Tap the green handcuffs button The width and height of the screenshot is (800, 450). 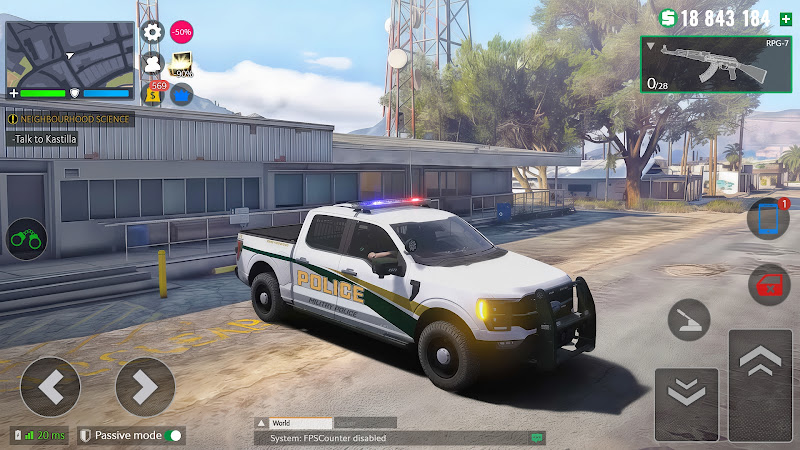click(x=26, y=239)
